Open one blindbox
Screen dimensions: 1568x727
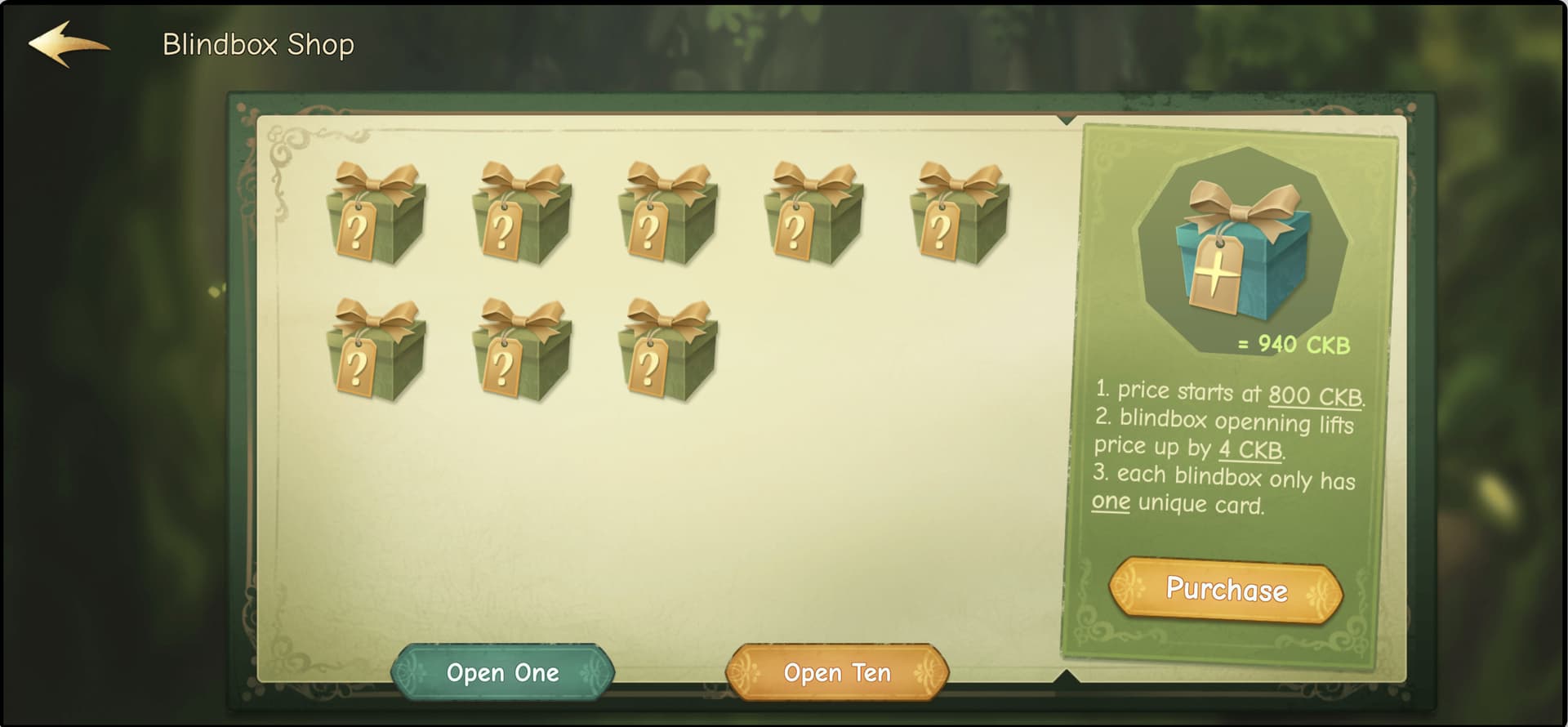(502, 672)
